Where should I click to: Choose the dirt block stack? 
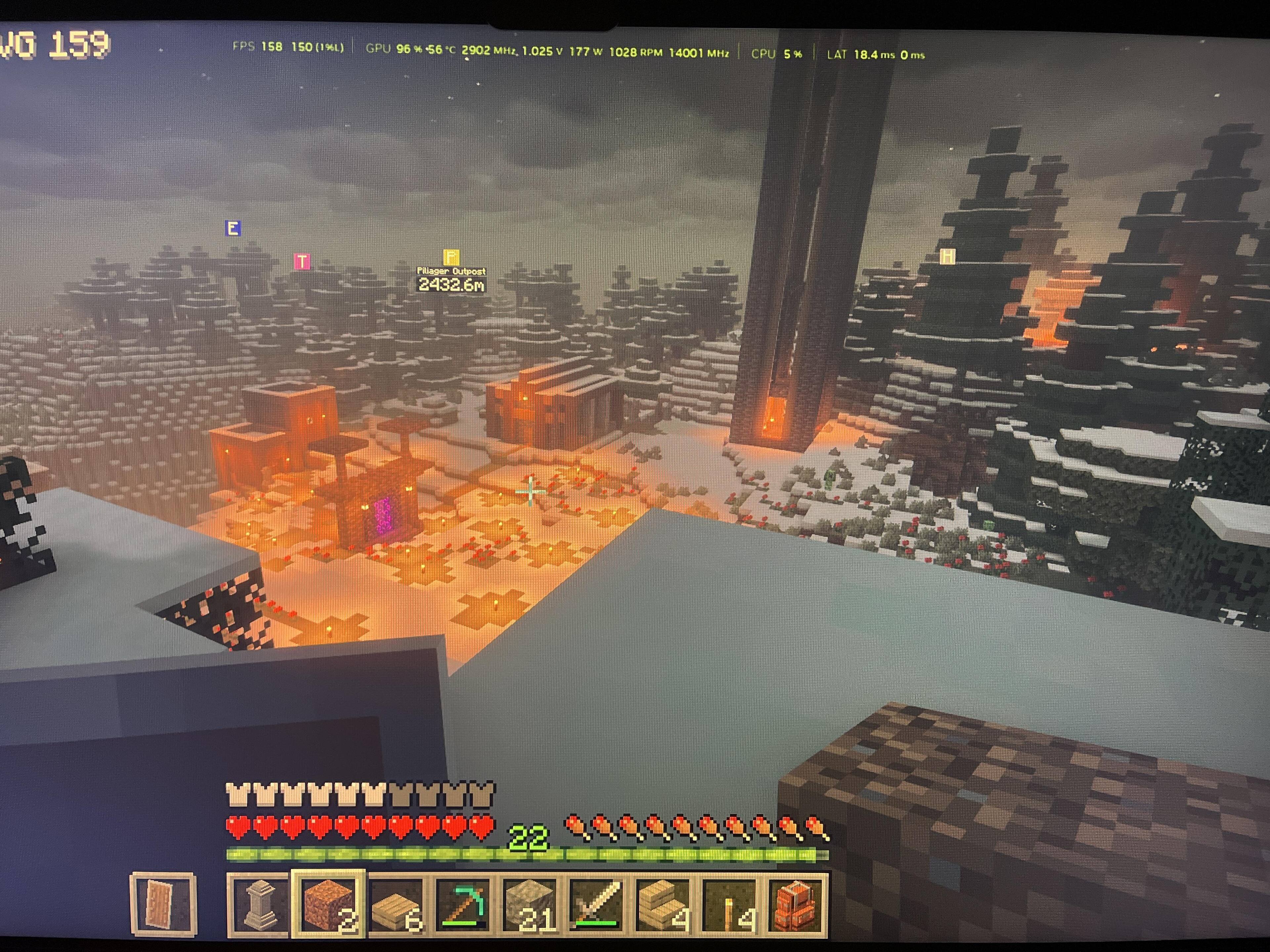(x=328, y=905)
